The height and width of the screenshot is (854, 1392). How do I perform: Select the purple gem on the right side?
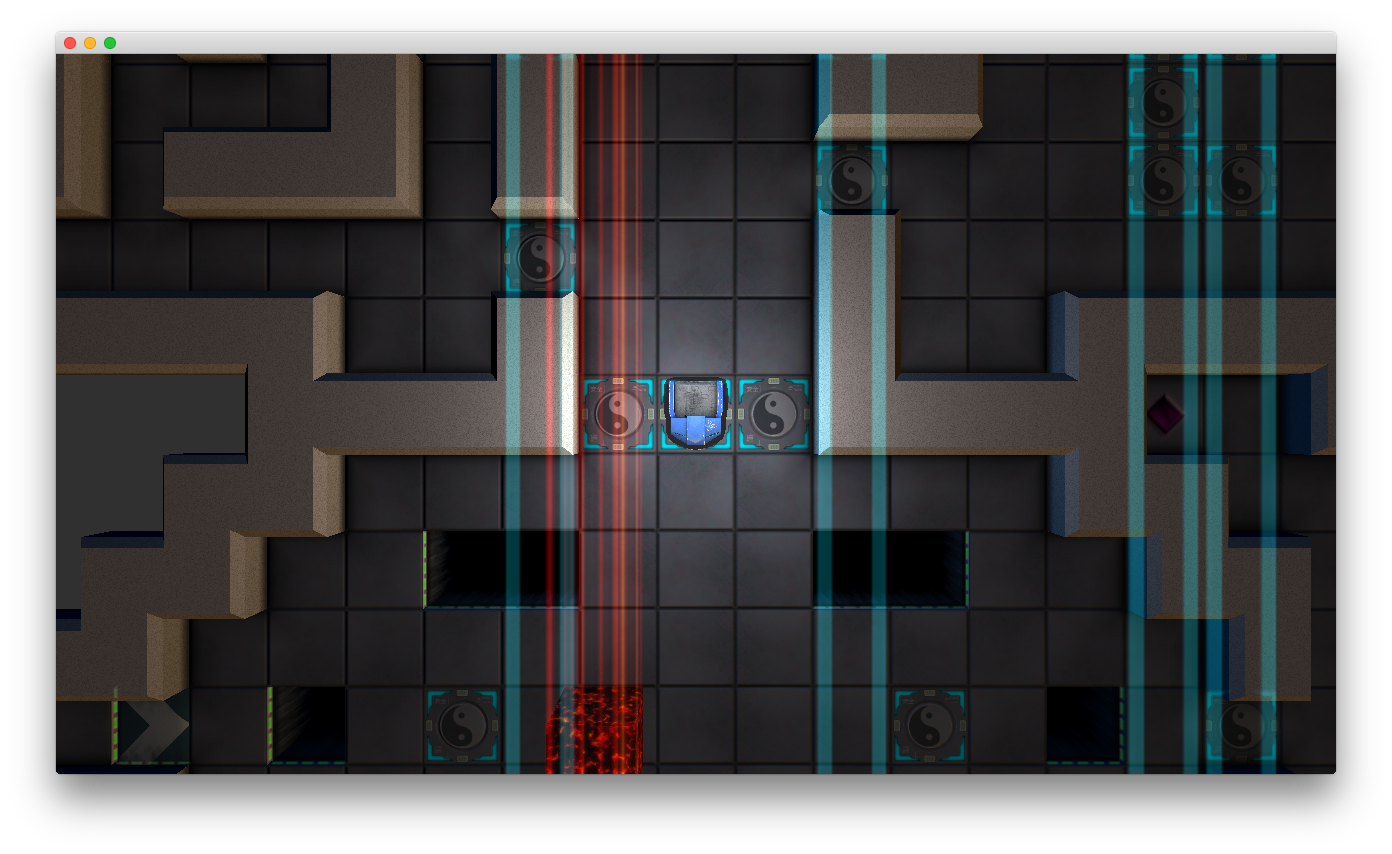[x=1165, y=412]
